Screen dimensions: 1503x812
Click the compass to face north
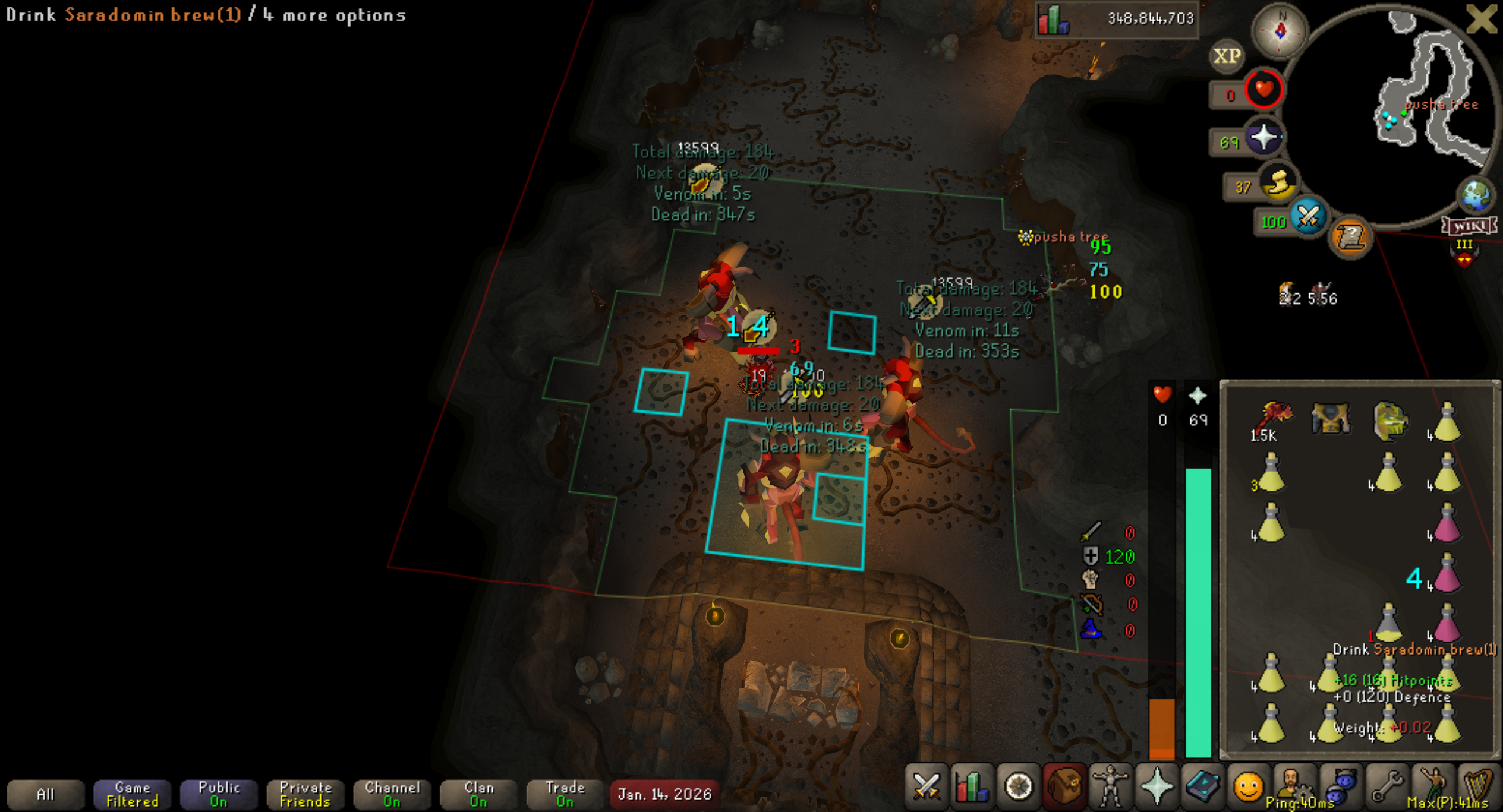point(1280,31)
